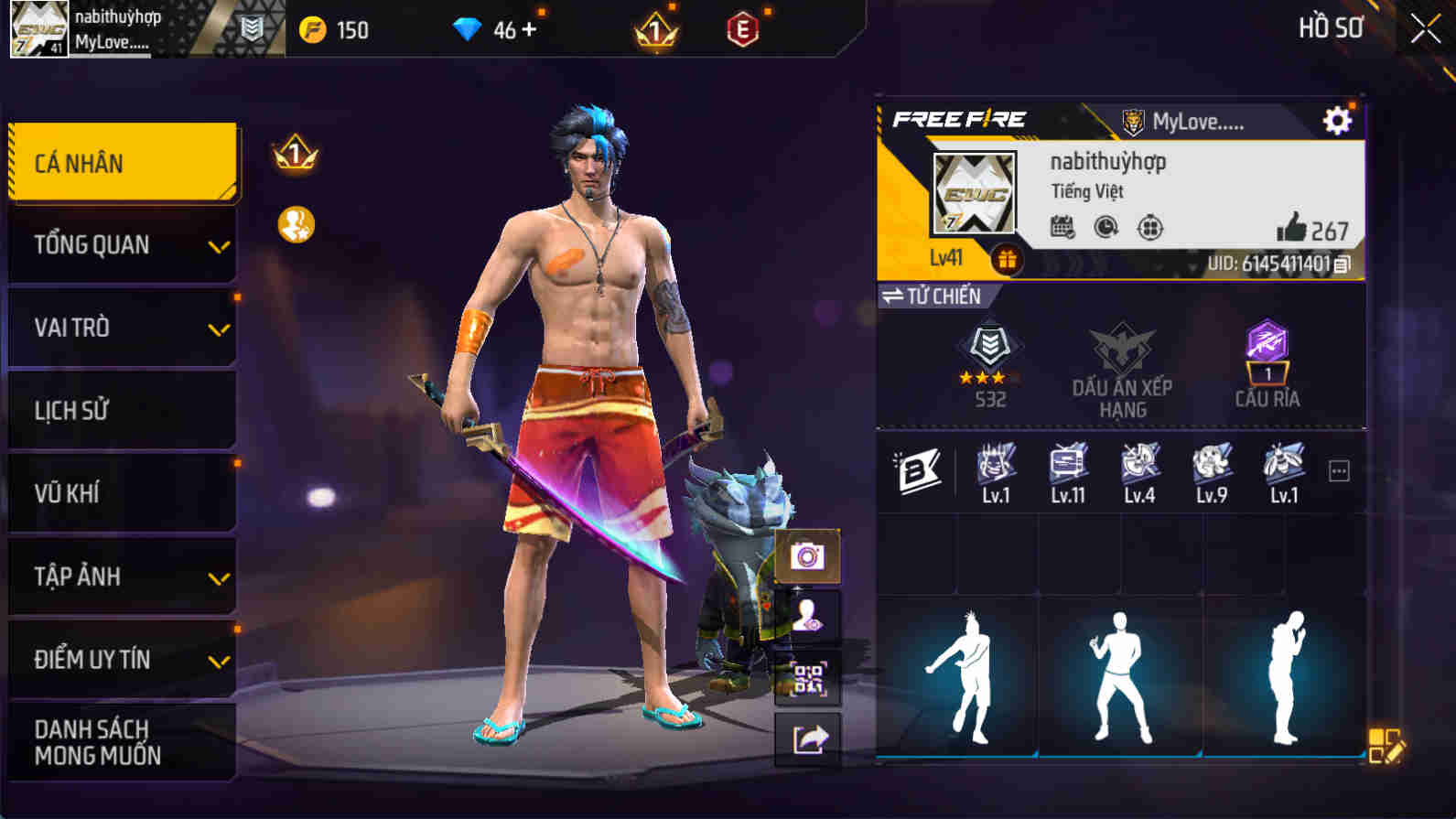Open the gift icon next to Lv41
Viewport: 1456px width, 819px height.
point(1007,259)
